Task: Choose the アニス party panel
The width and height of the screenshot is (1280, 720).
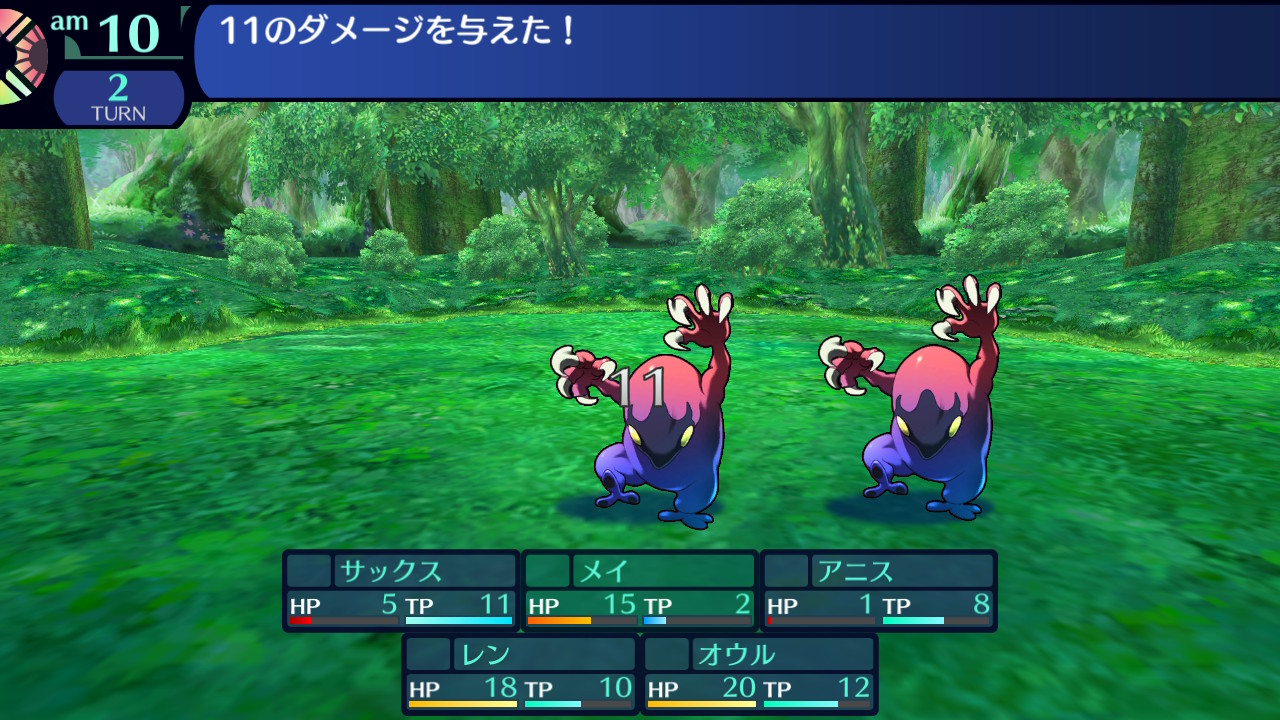Action: pos(879,590)
